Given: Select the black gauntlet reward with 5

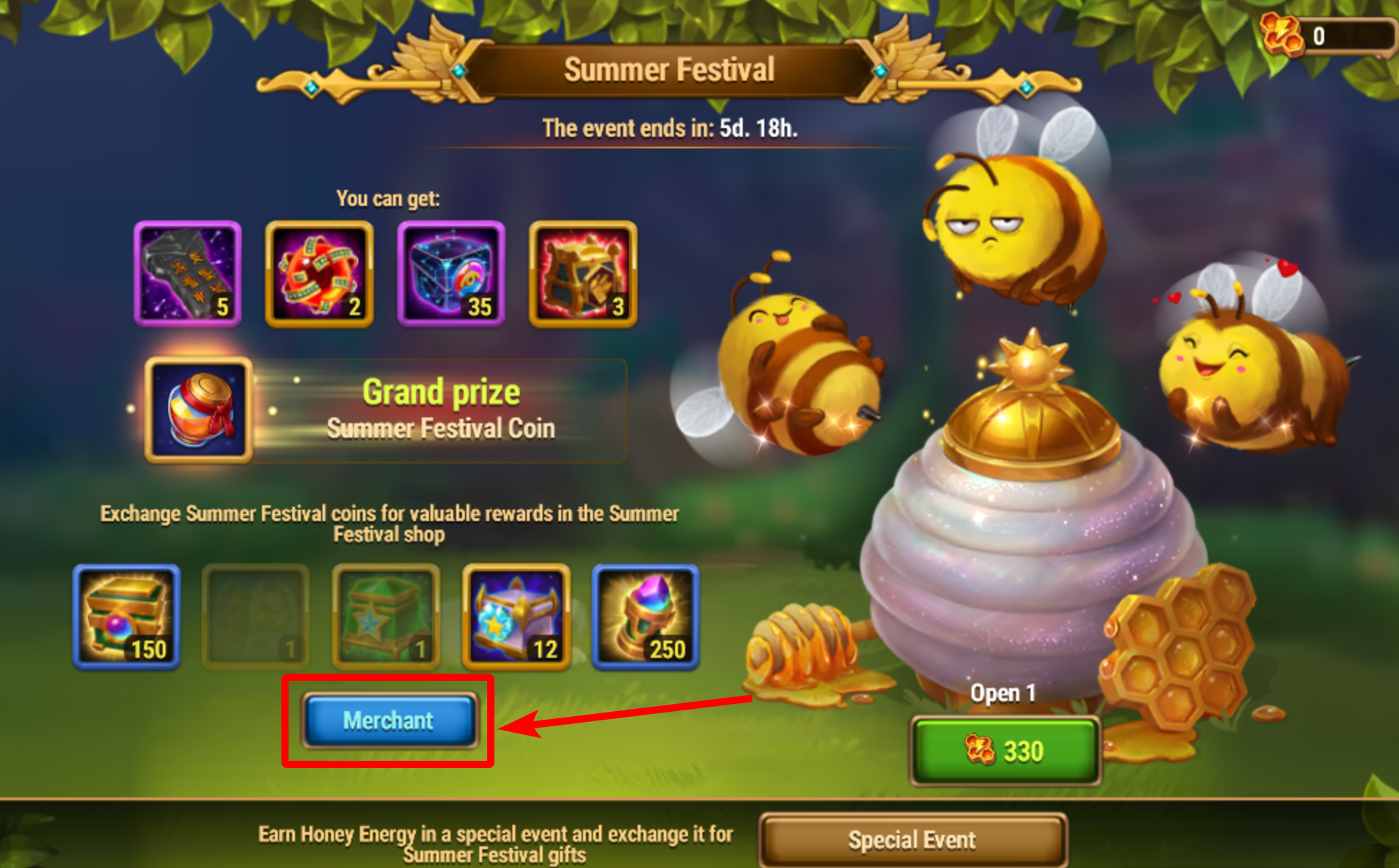Looking at the screenshot, I should click(x=187, y=273).
